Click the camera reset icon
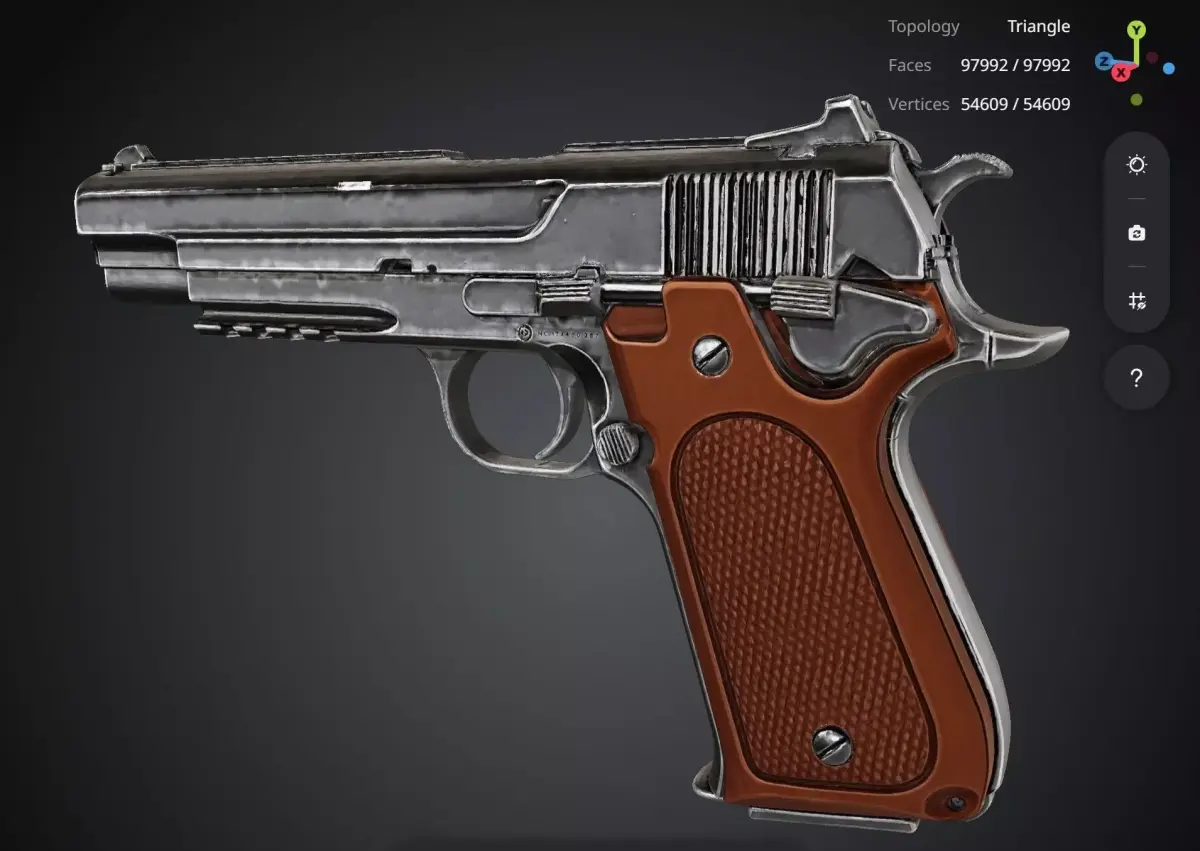Screen dimensions: 1200x851 (x=1136, y=233)
